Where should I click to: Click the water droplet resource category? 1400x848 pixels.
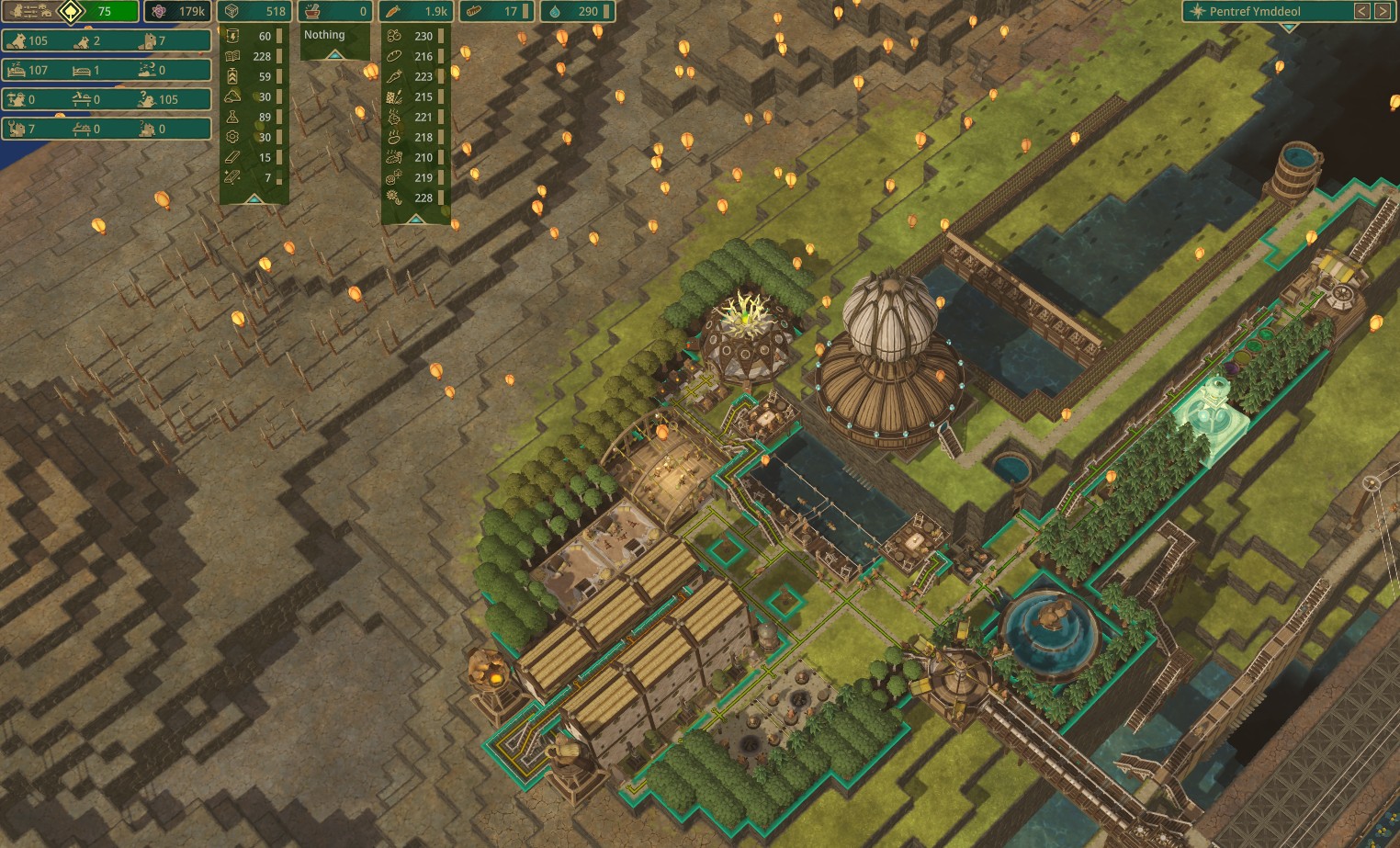point(577,11)
